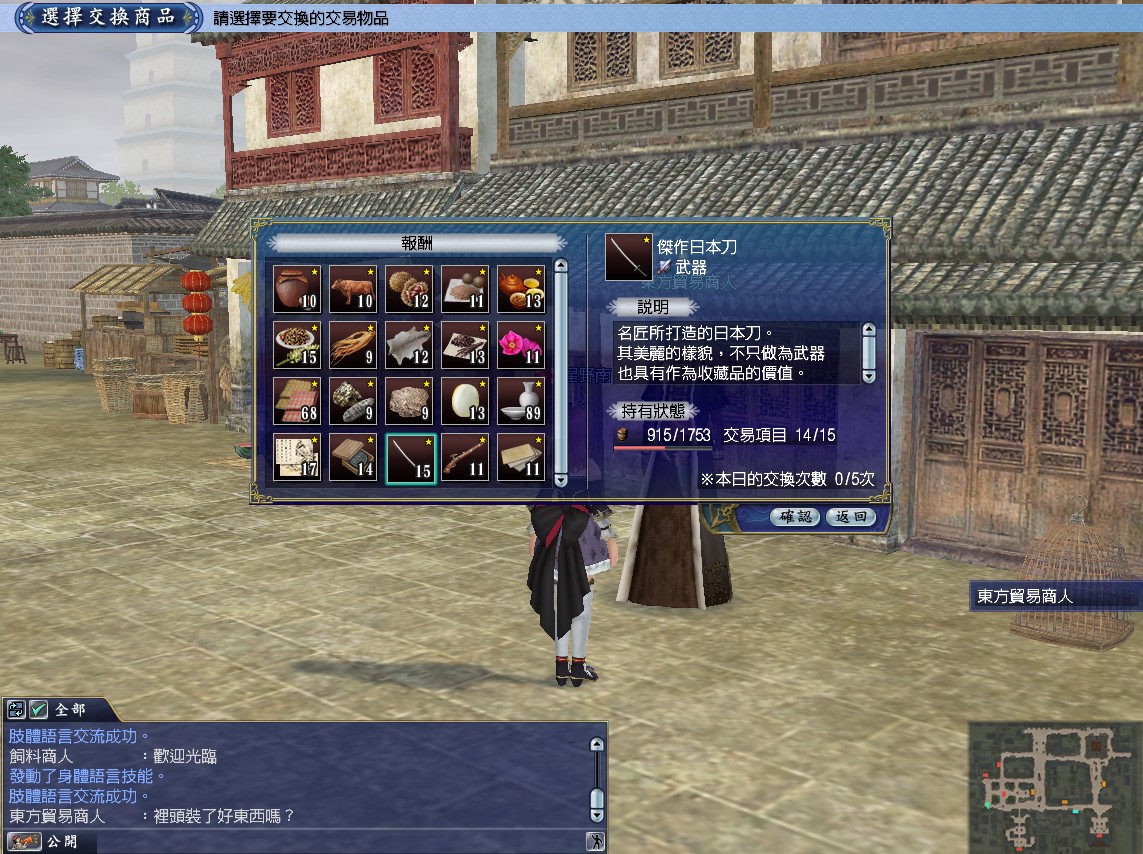The image size is (1143, 854).
Task: Switch to the 全部 chat tab
Action: (x=71, y=710)
